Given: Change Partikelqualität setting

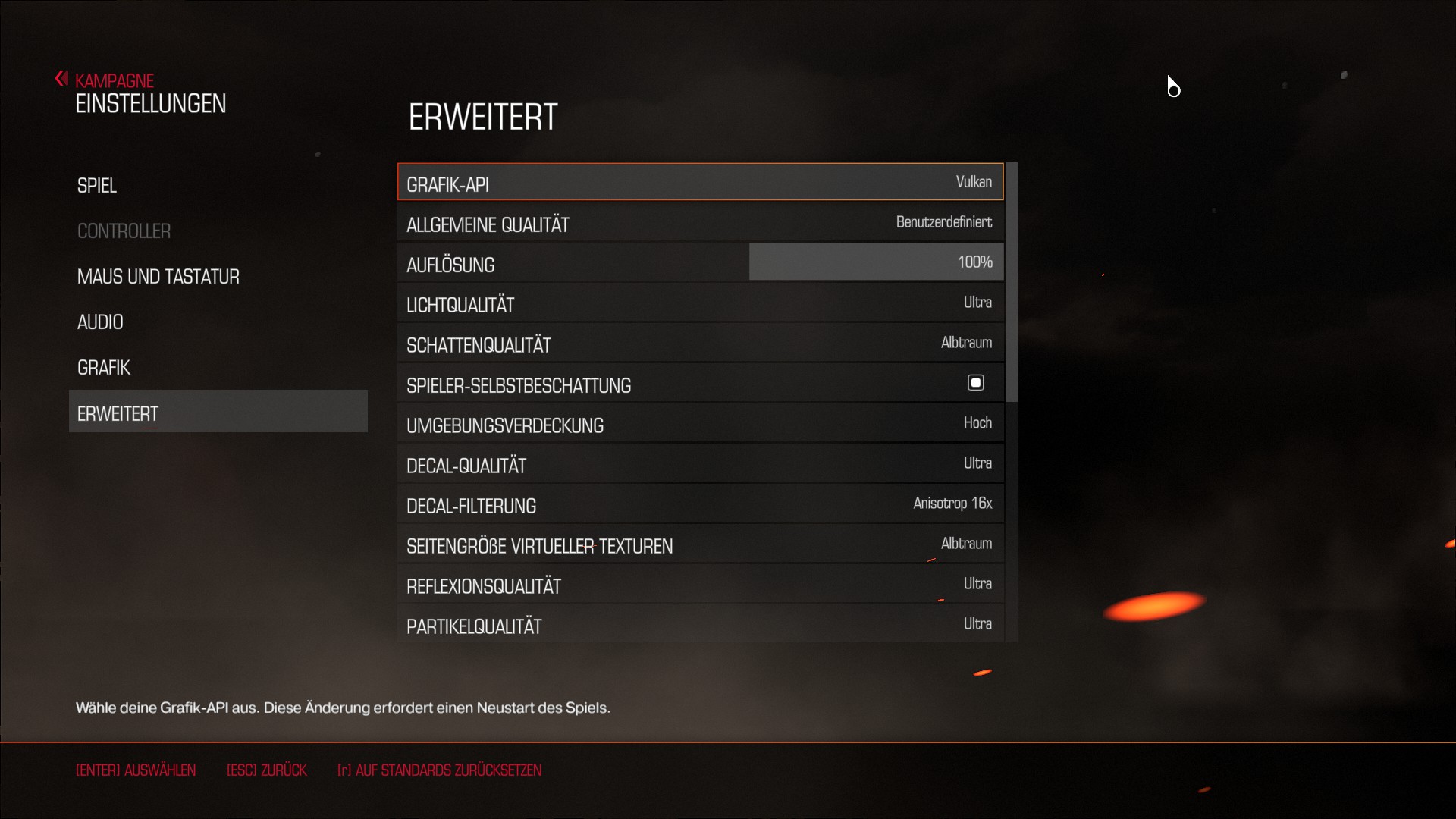Looking at the screenshot, I should 699,625.
